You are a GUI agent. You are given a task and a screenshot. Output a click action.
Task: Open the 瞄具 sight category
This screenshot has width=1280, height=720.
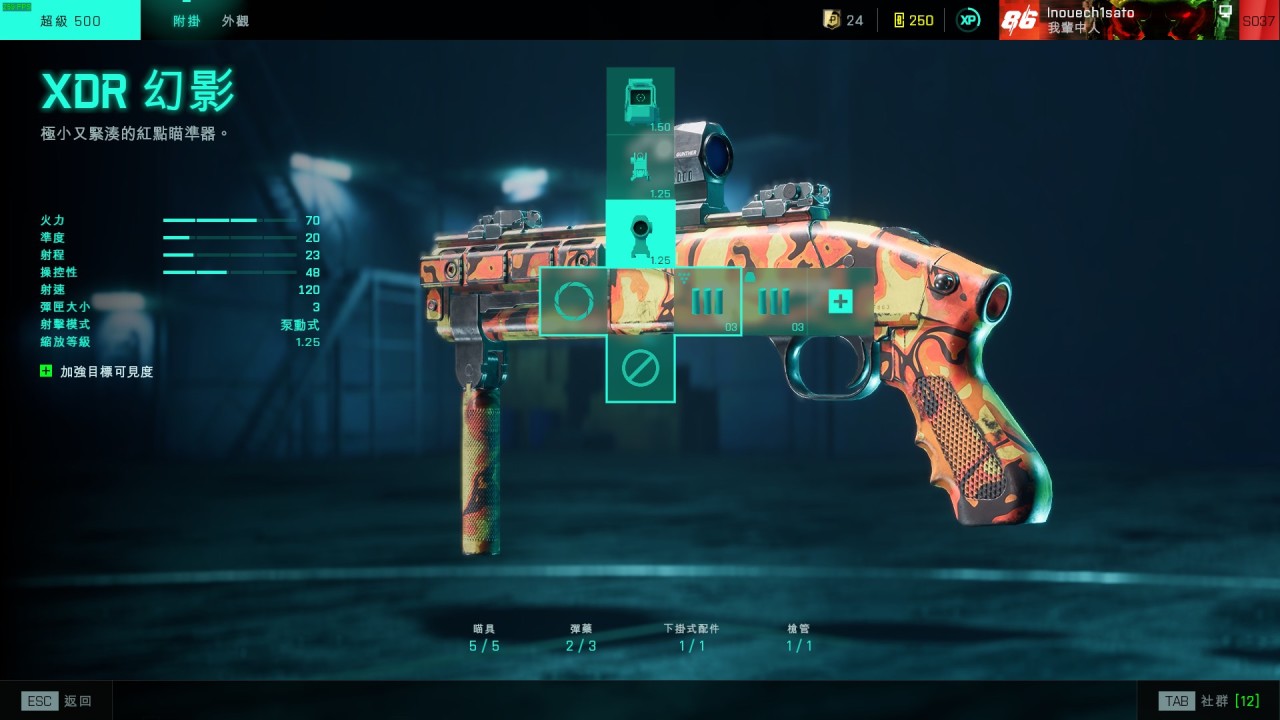tap(484, 638)
